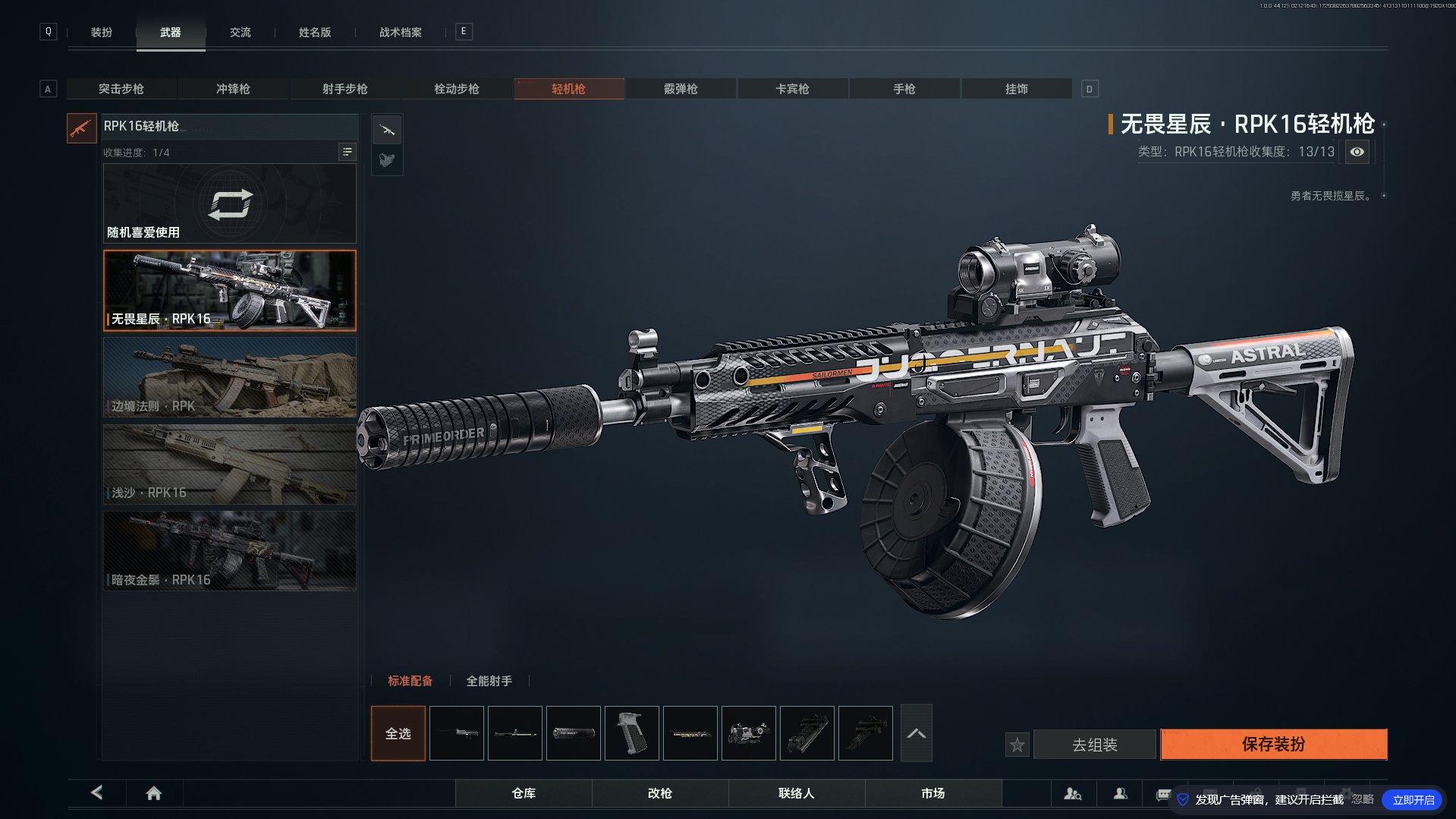1456x819 pixels.
Task: Open the 市场 market from bottom bar
Action: point(932,793)
